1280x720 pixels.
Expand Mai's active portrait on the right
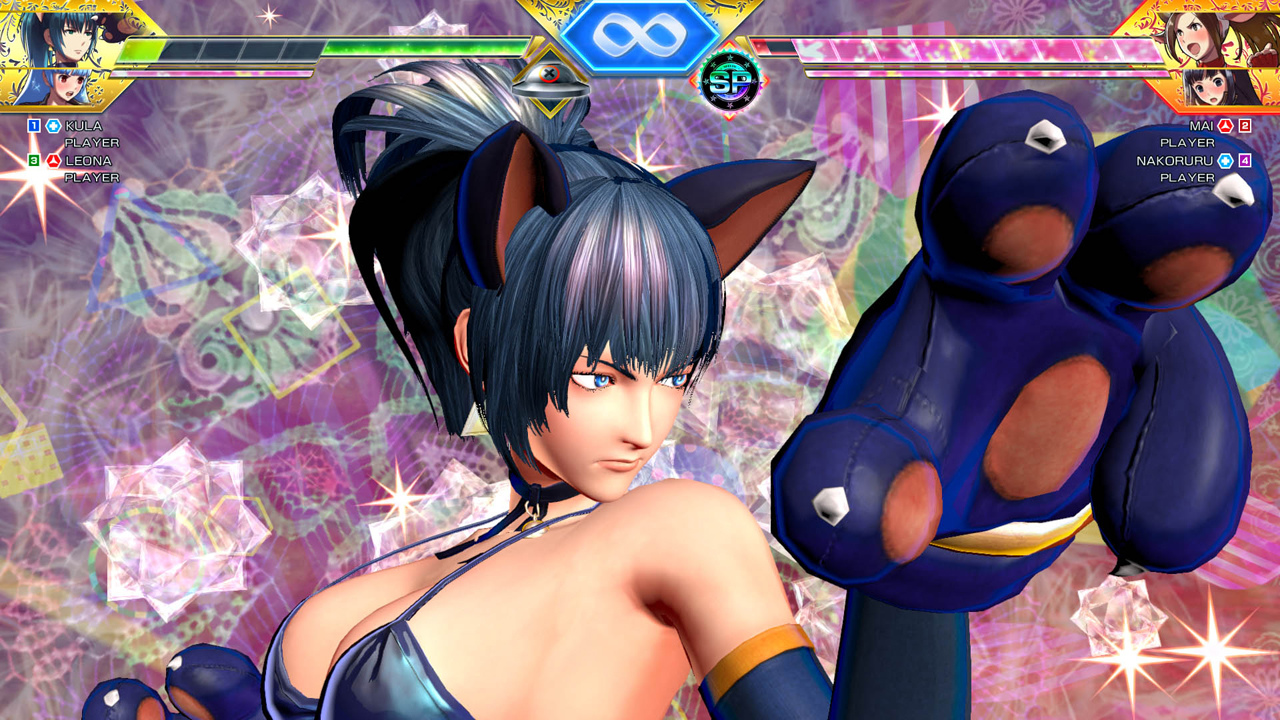tap(1220, 40)
